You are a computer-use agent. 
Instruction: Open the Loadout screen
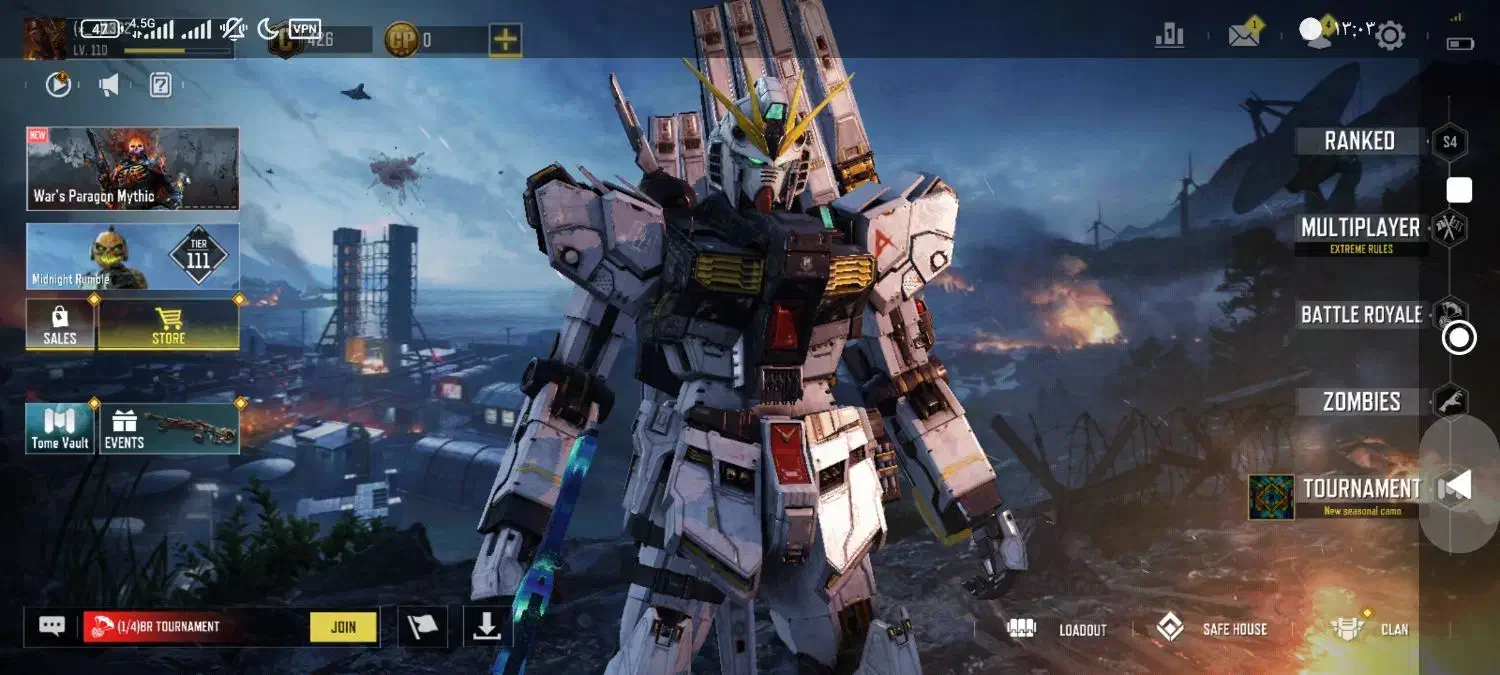[1063, 629]
